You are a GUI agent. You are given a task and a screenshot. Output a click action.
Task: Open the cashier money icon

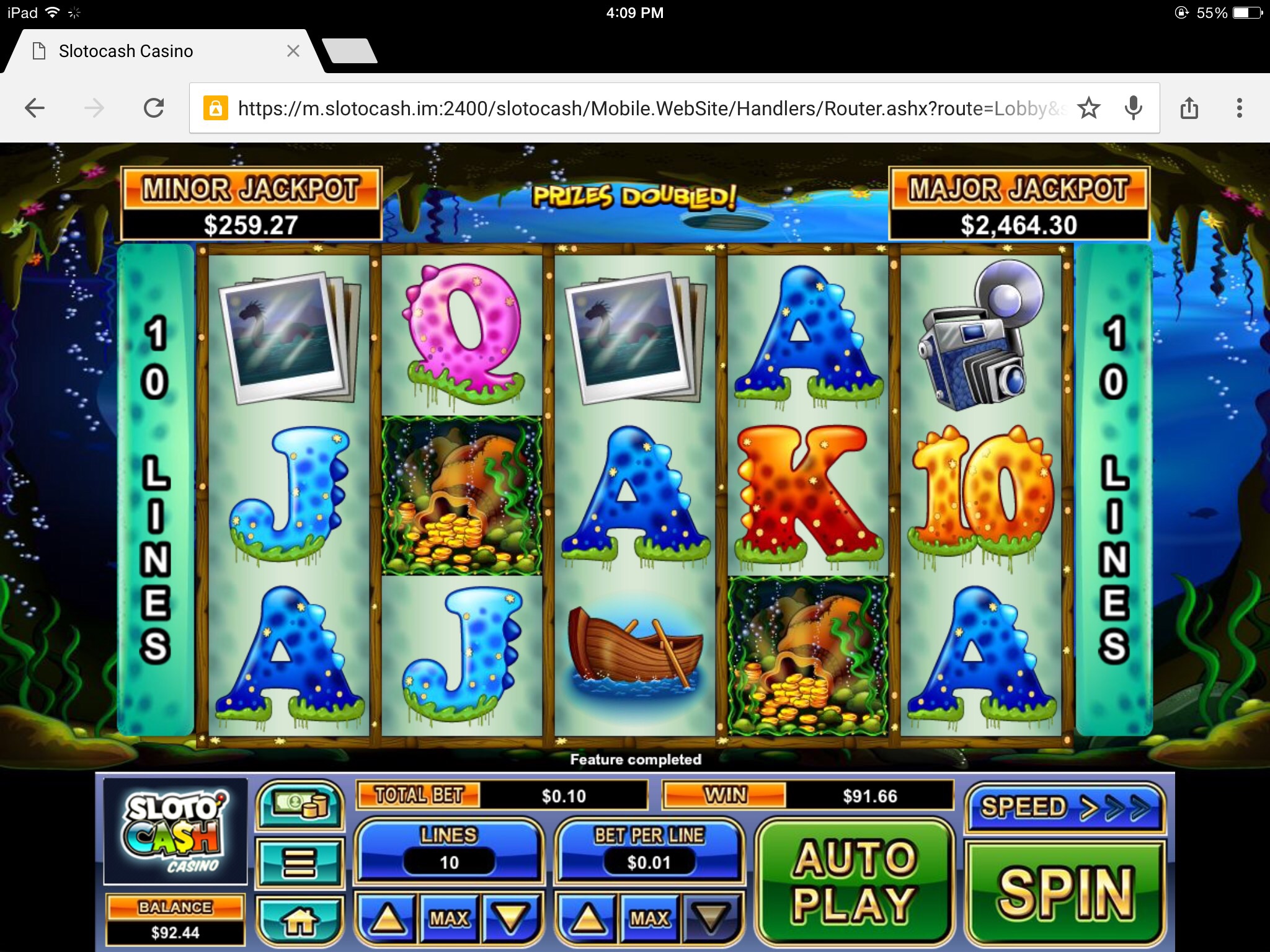point(300,804)
